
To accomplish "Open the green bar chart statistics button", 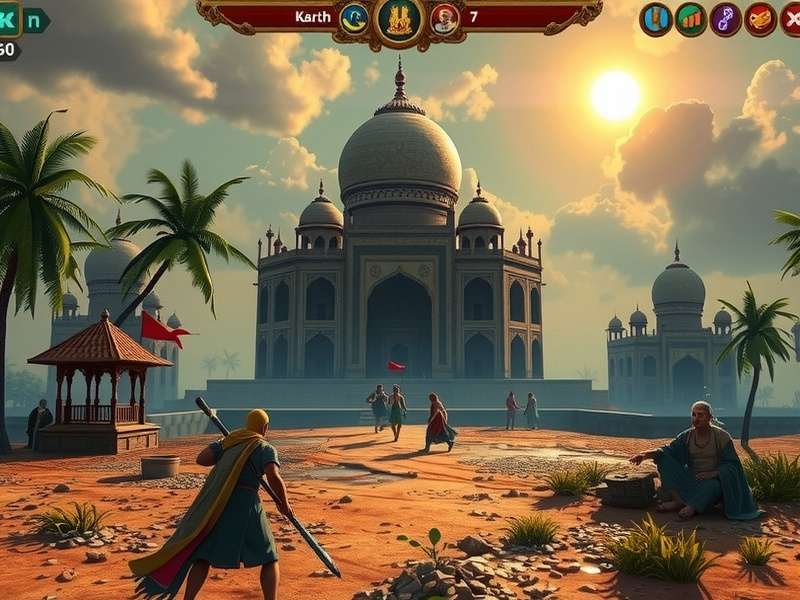I will (x=691, y=19).
